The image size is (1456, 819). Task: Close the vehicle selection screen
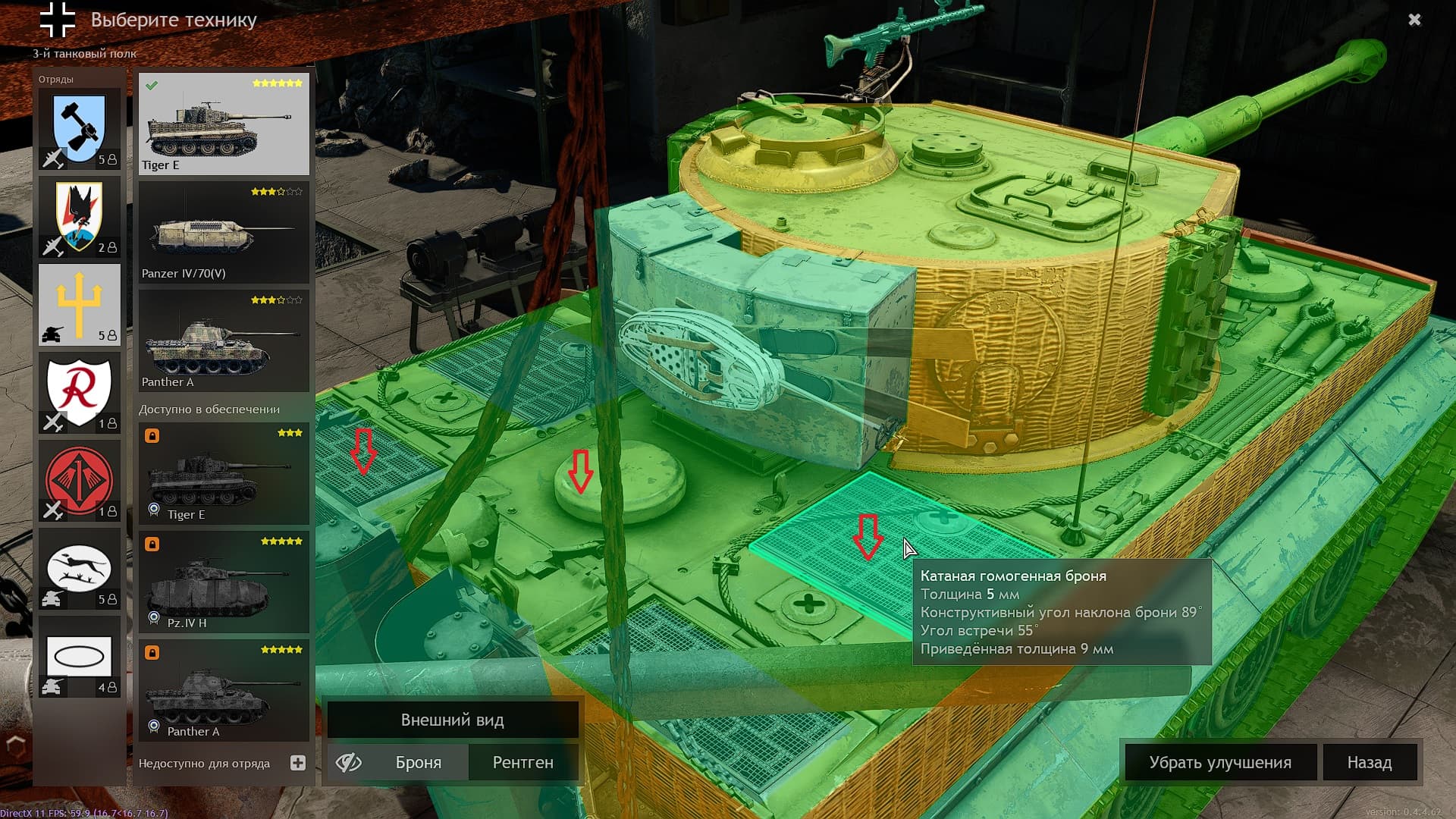[1414, 20]
